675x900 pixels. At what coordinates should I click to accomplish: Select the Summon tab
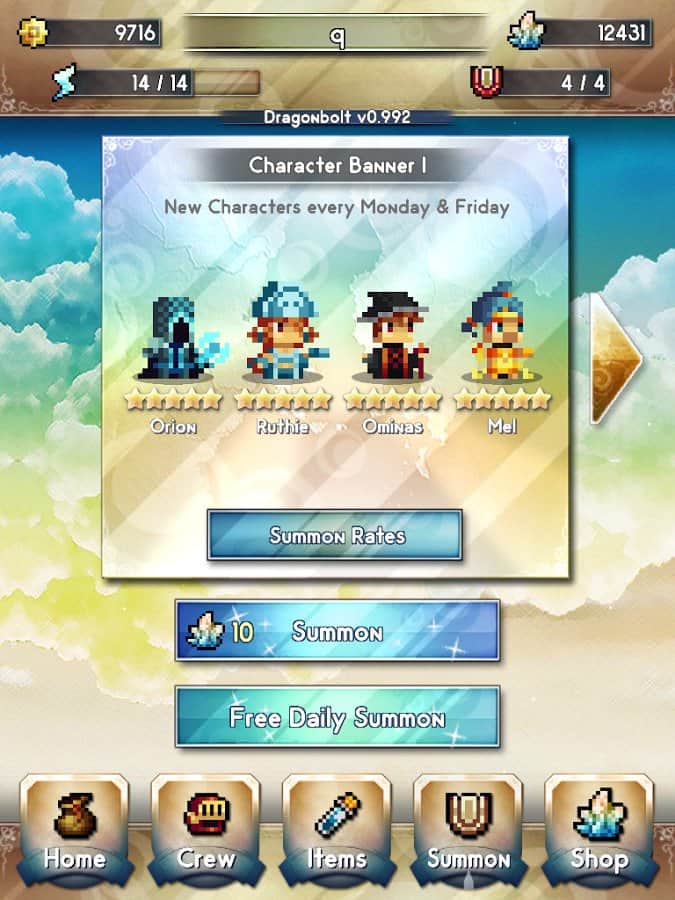468,826
